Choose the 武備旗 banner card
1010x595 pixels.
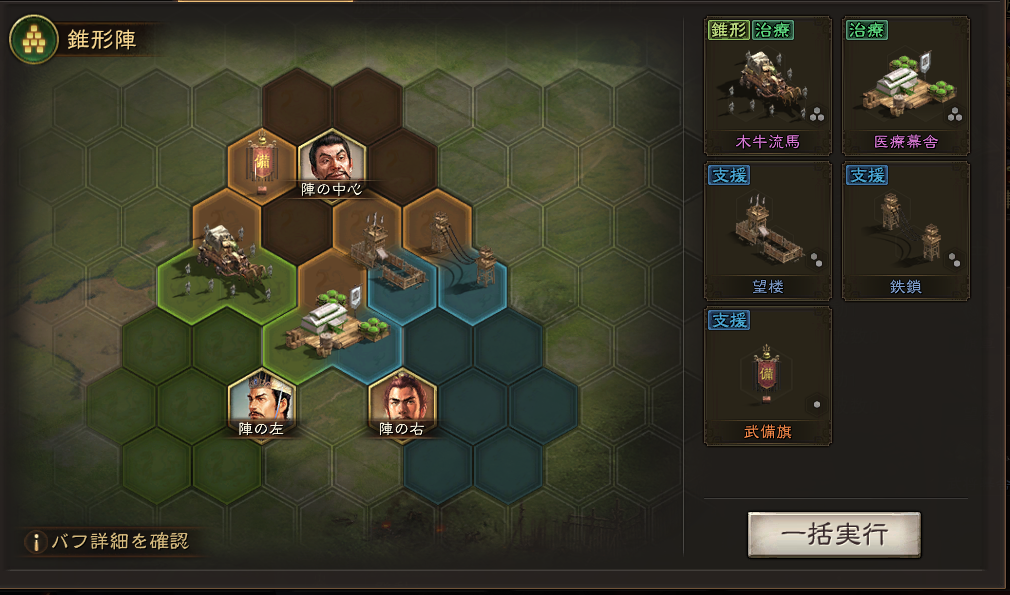(768, 376)
